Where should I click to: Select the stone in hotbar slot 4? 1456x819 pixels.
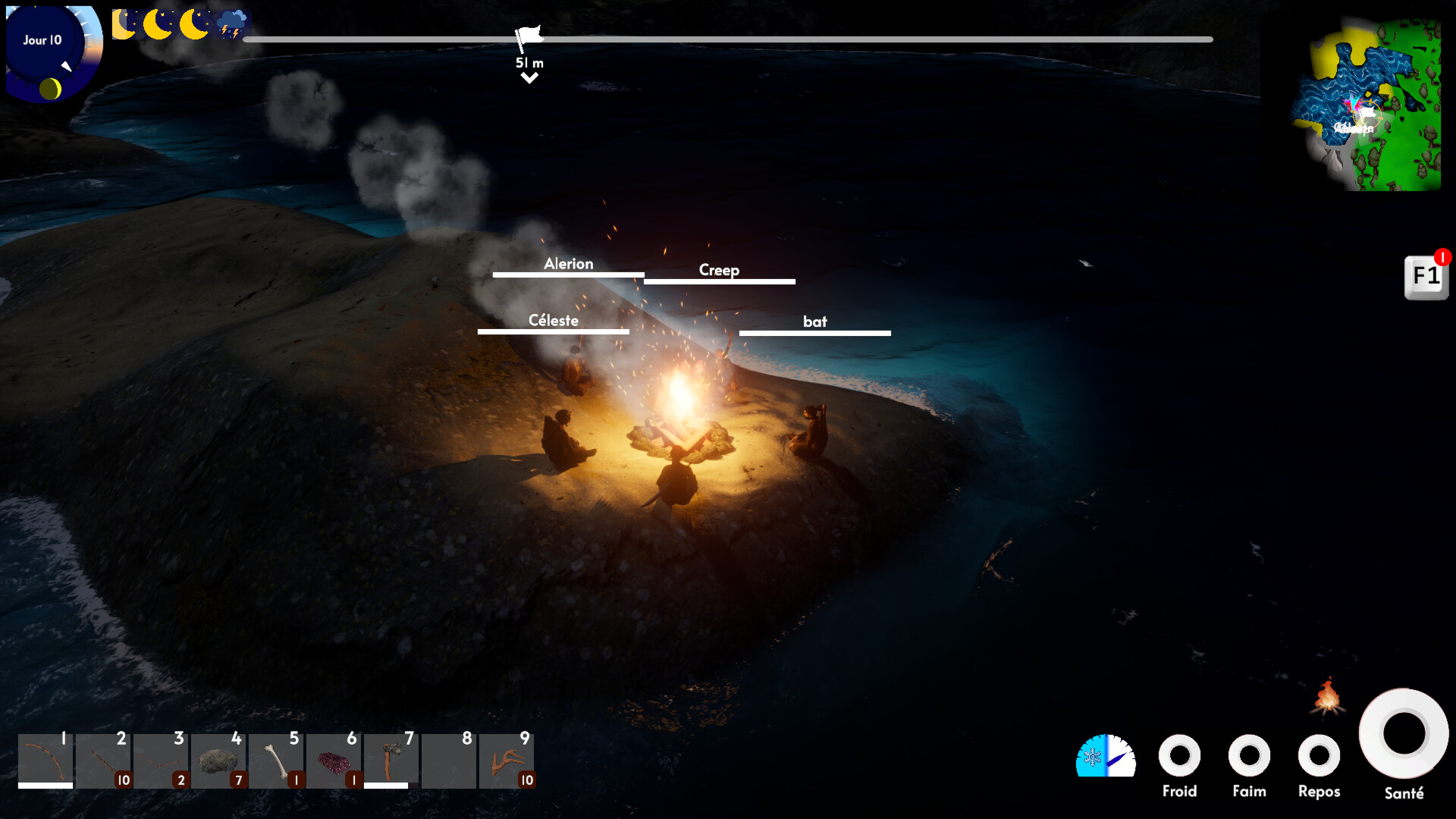[219, 761]
